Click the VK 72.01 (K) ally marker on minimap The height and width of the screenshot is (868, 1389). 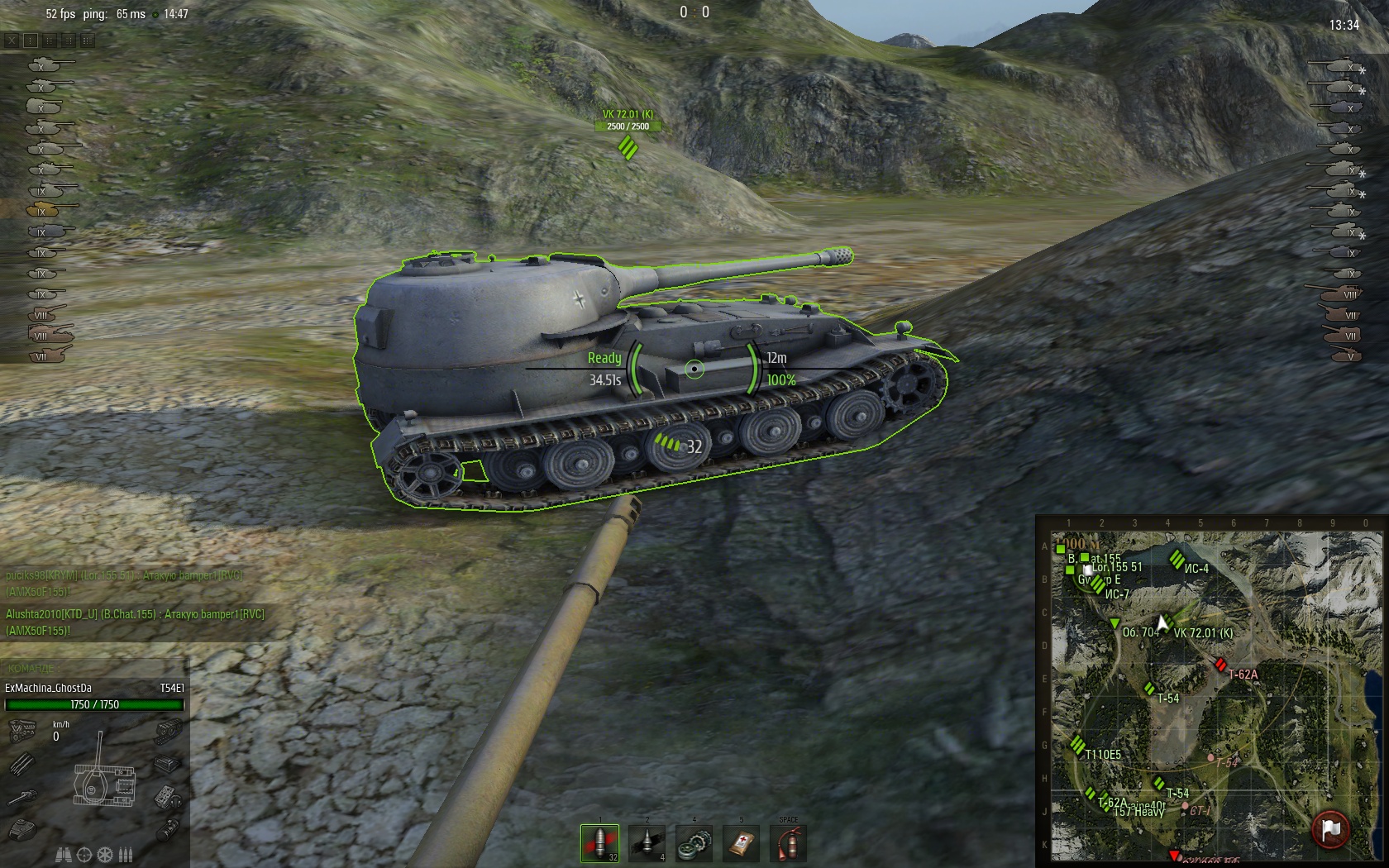(x=1169, y=622)
